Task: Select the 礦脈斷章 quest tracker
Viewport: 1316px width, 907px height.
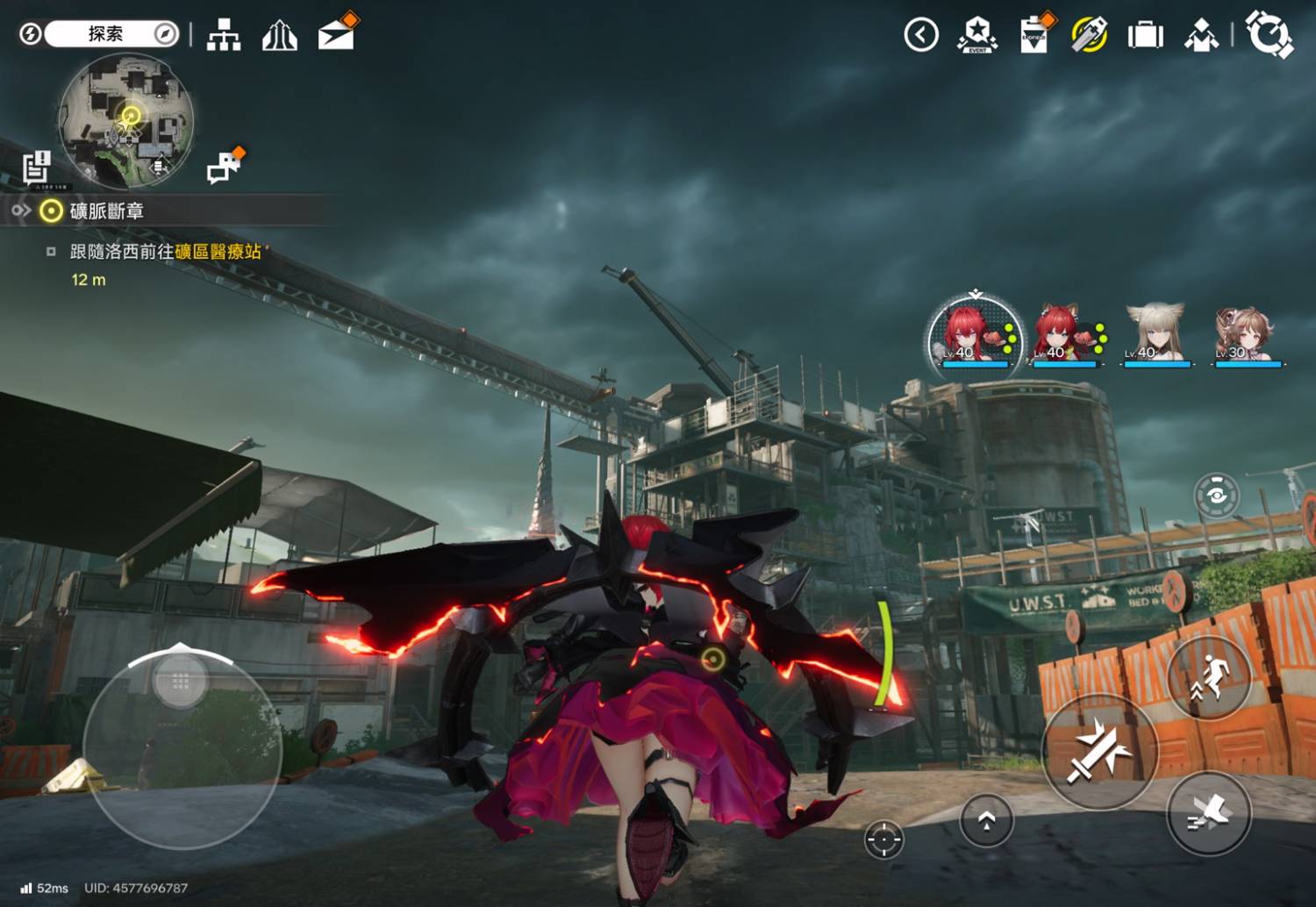Action: coord(105,211)
